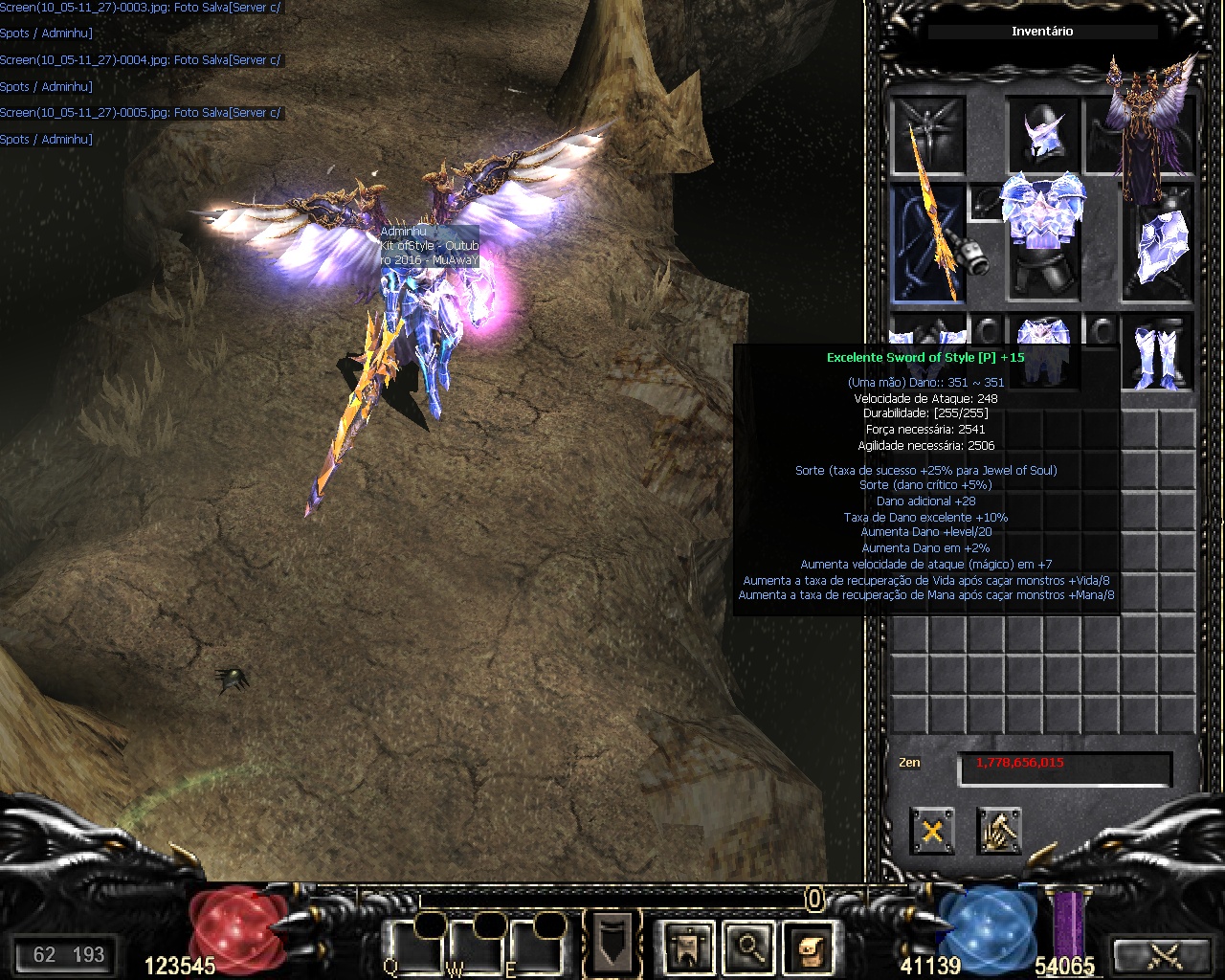Open the crossed swords button in bottom bar
The image size is (1225, 980).
pyautogui.click(x=1165, y=954)
